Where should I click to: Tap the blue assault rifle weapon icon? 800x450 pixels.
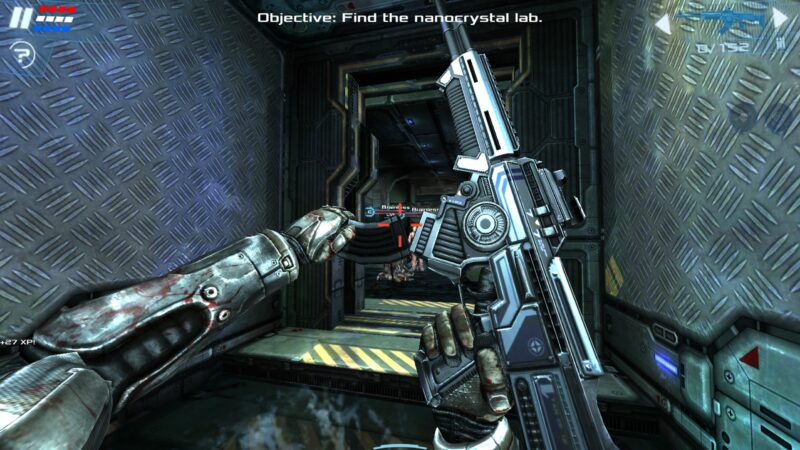720,19
